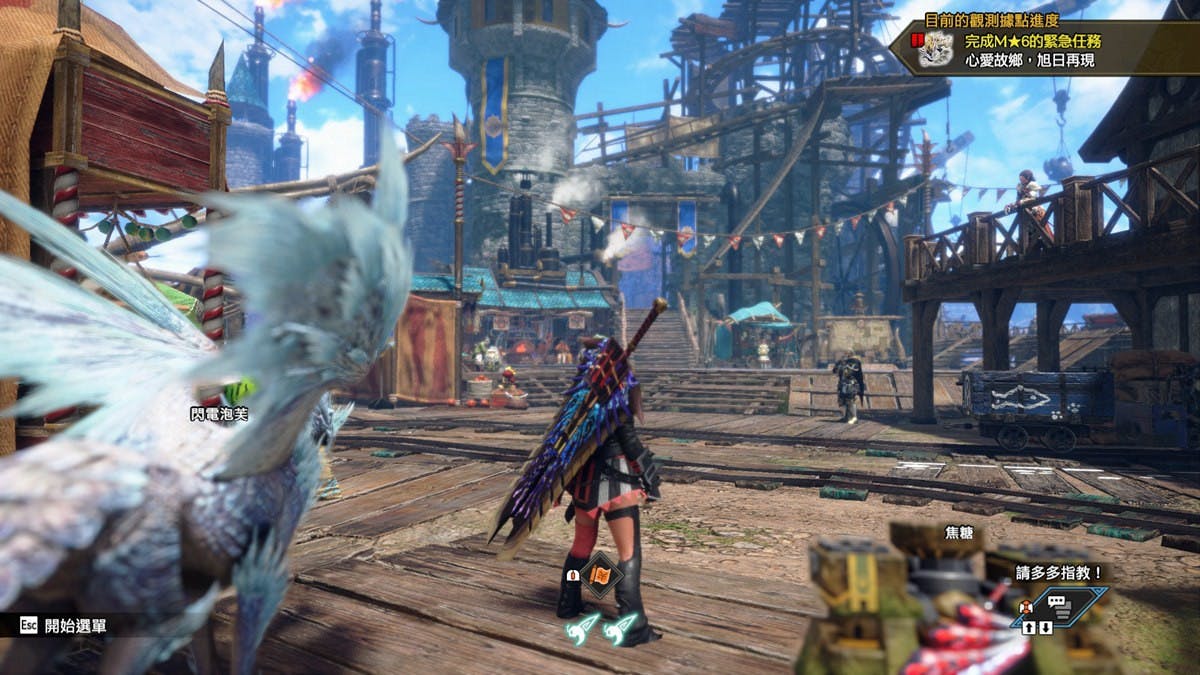The height and width of the screenshot is (675, 1200).
Task: Click the orange map flag icon
Action: click(x=600, y=575)
